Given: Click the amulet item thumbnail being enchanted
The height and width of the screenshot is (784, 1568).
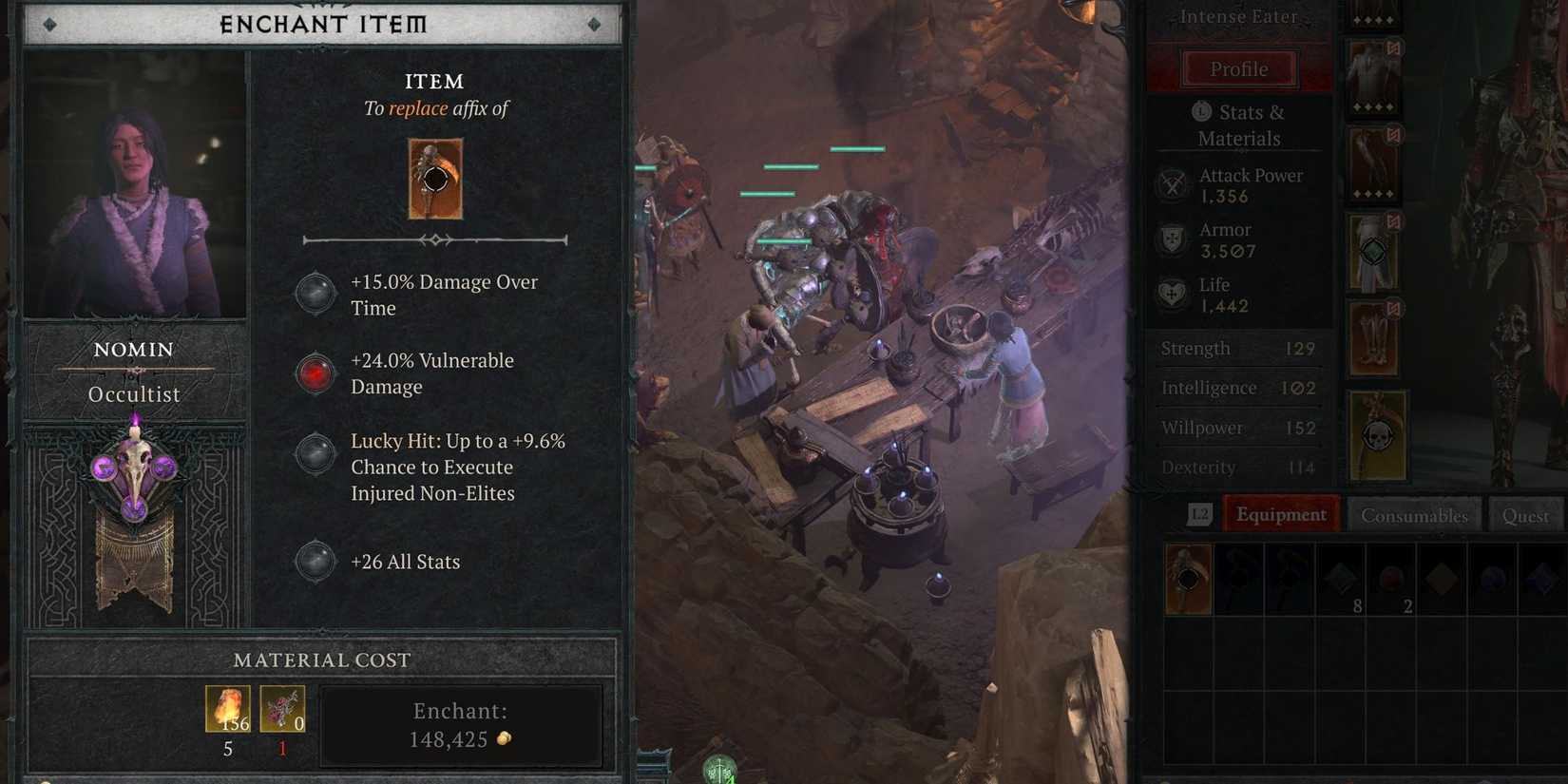Looking at the screenshot, I should 435,178.
